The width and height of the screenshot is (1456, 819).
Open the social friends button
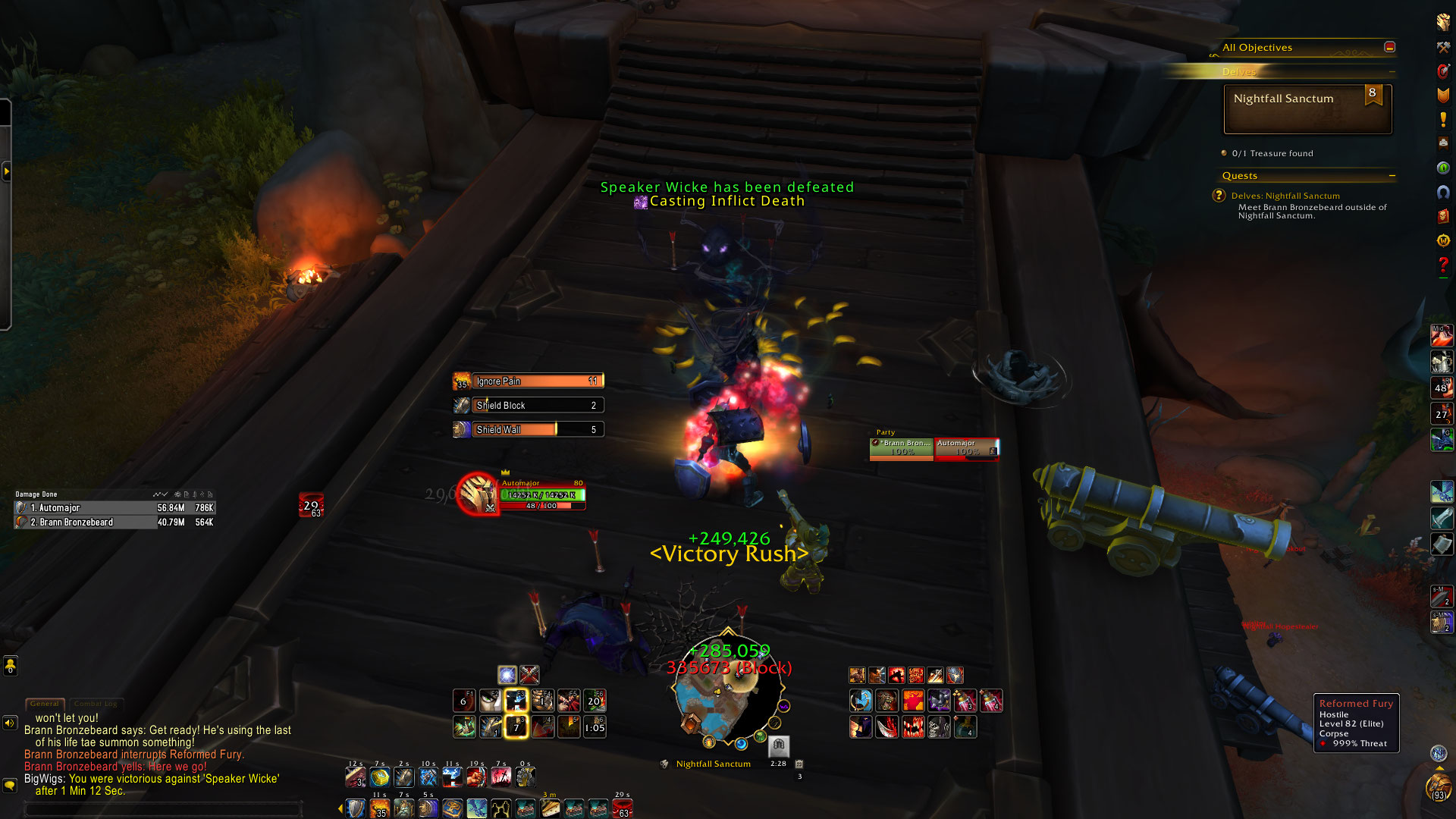10,666
